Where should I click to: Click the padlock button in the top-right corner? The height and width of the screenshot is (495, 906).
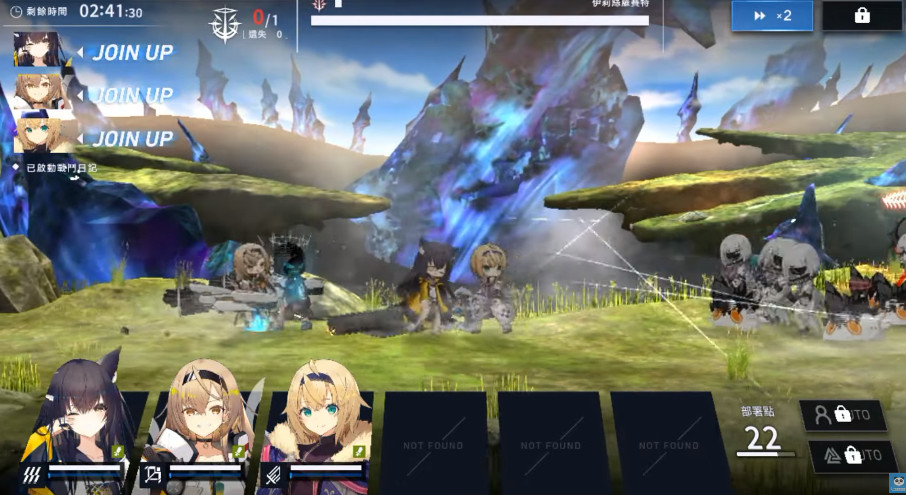point(862,16)
